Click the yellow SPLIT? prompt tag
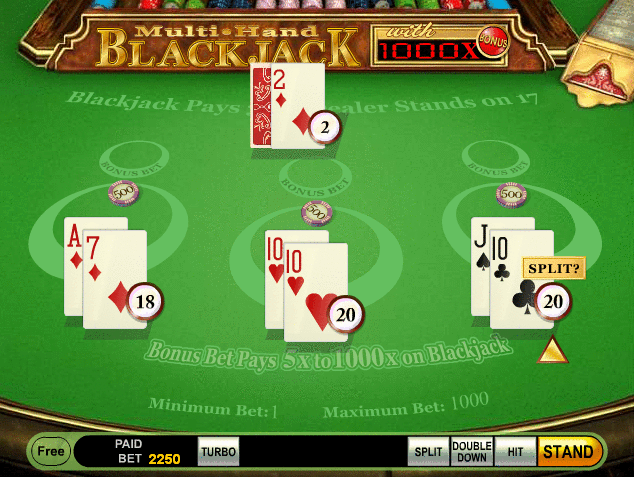634x477 pixels. (x=552, y=270)
